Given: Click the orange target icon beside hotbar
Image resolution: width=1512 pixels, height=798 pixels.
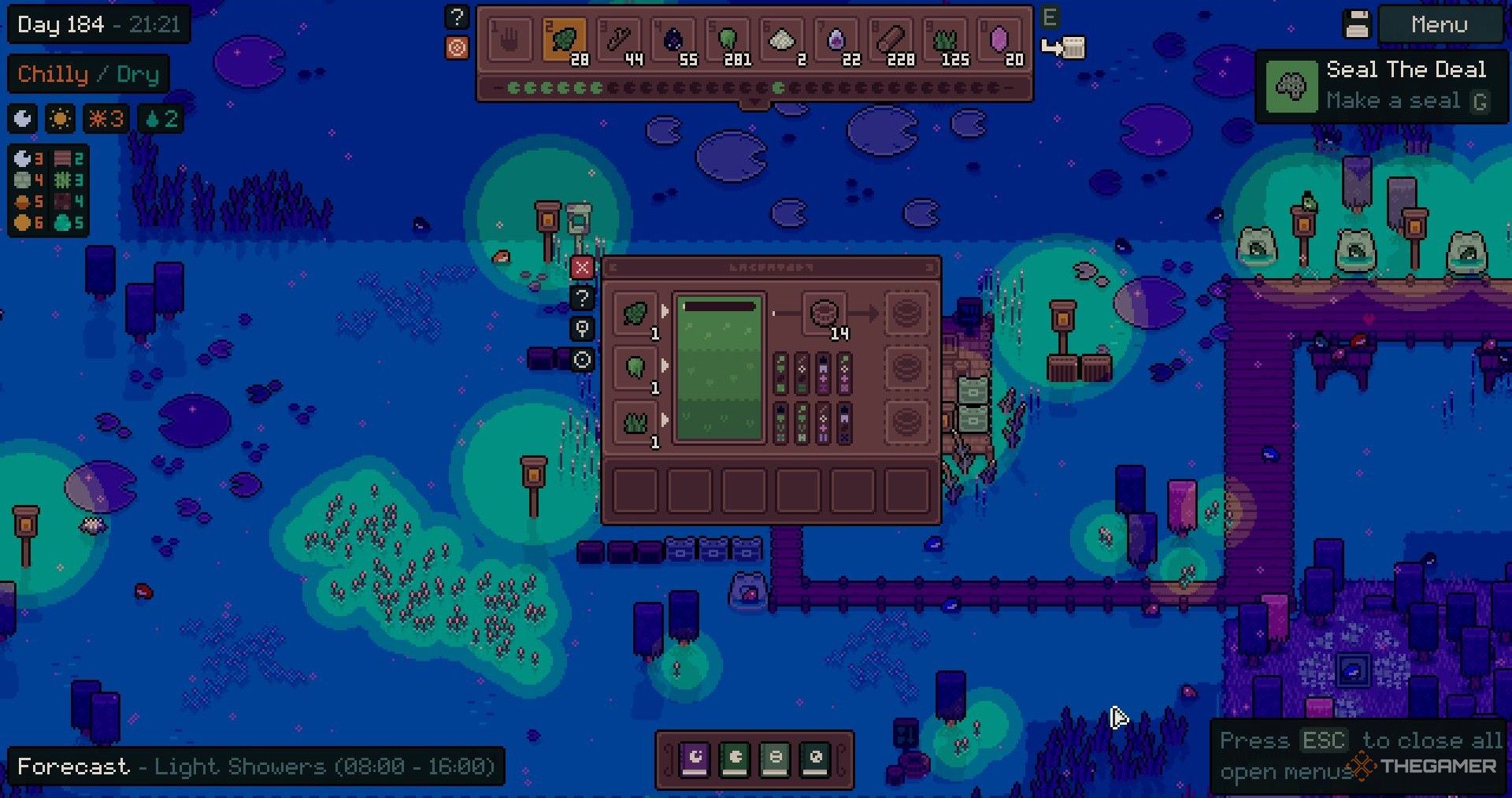Looking at the screenshot, I should click(x=457, y=48).
